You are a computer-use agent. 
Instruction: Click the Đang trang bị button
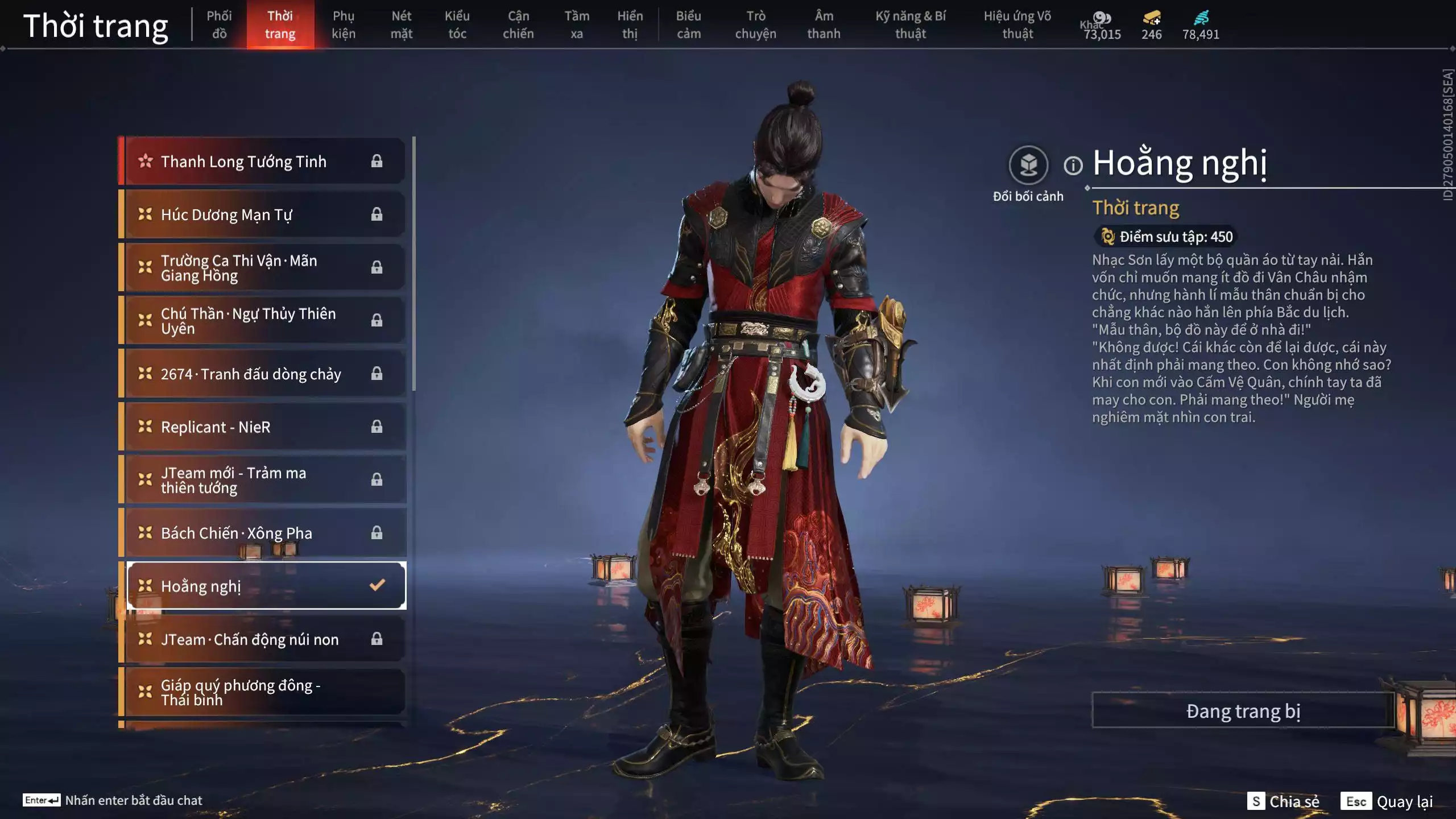(x=1243, y=711)
